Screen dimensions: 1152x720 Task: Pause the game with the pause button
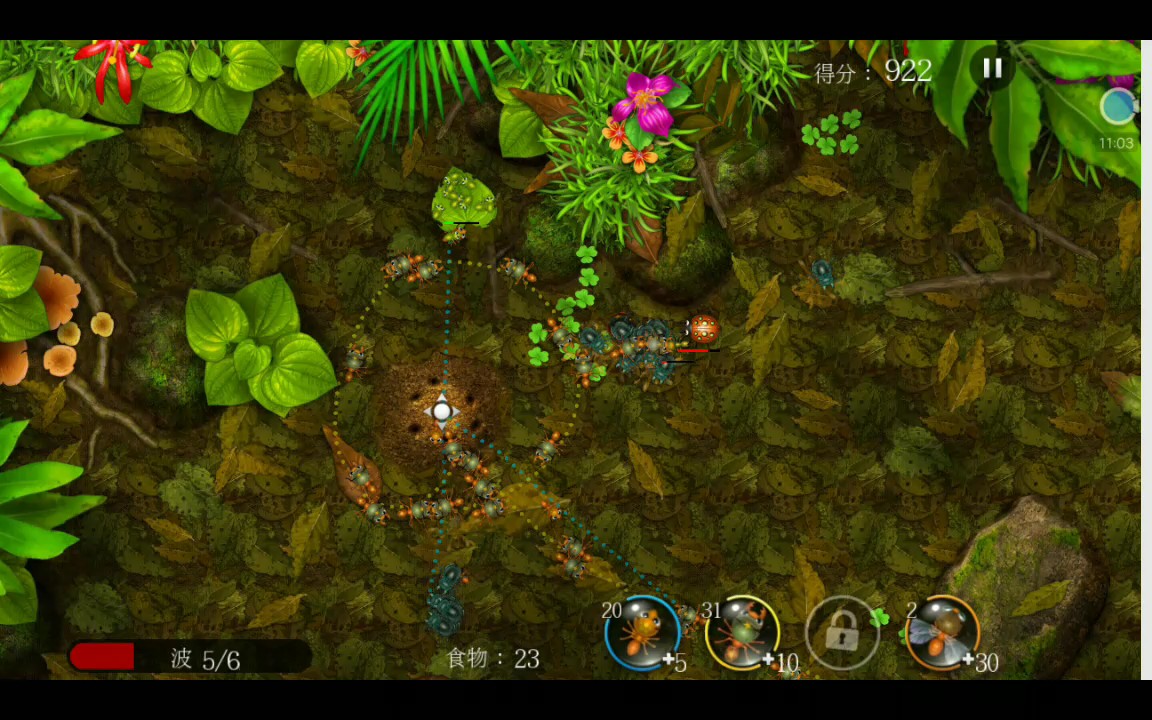tap(992, 68)
